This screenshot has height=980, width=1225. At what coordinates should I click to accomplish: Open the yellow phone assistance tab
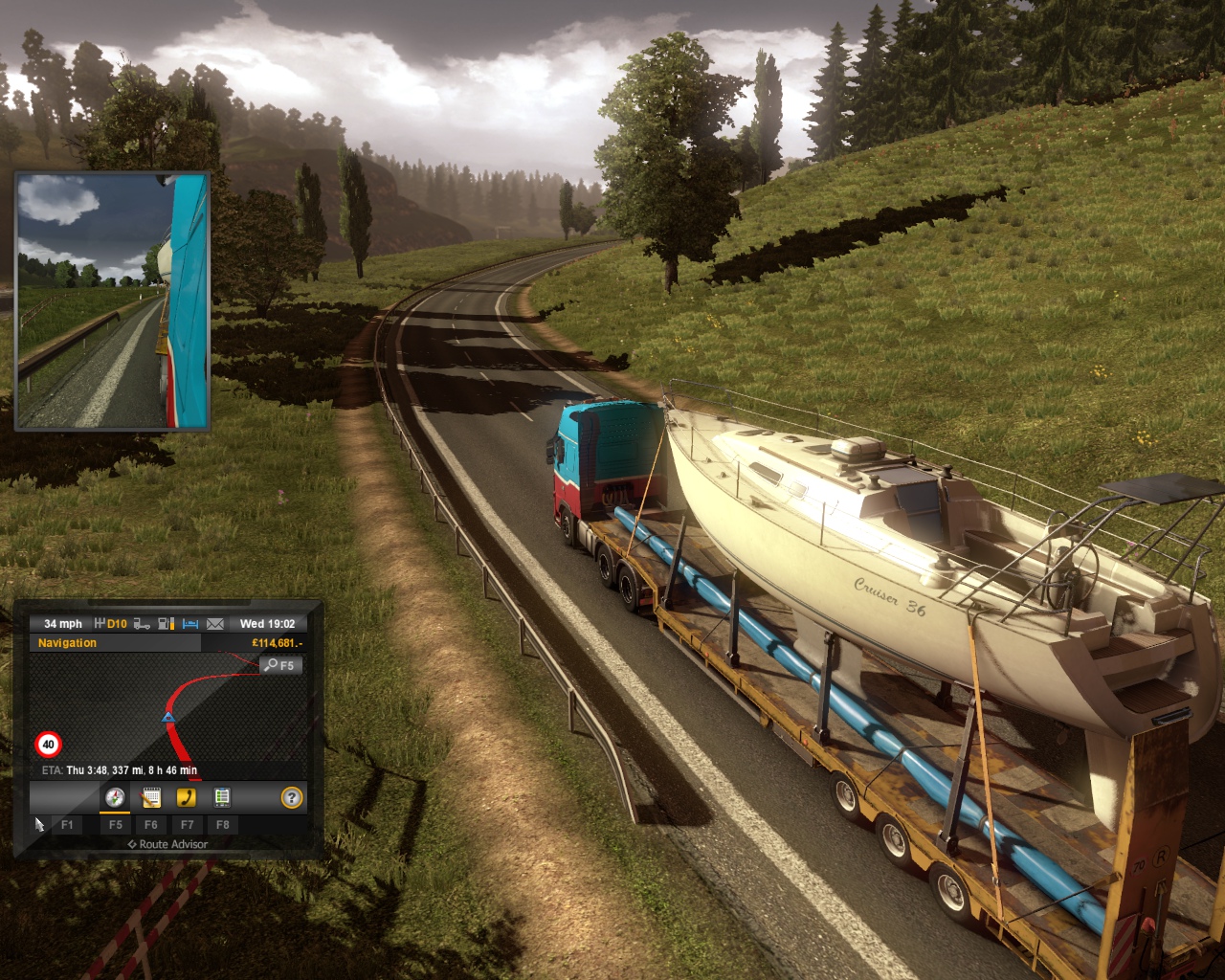[187, 797]
